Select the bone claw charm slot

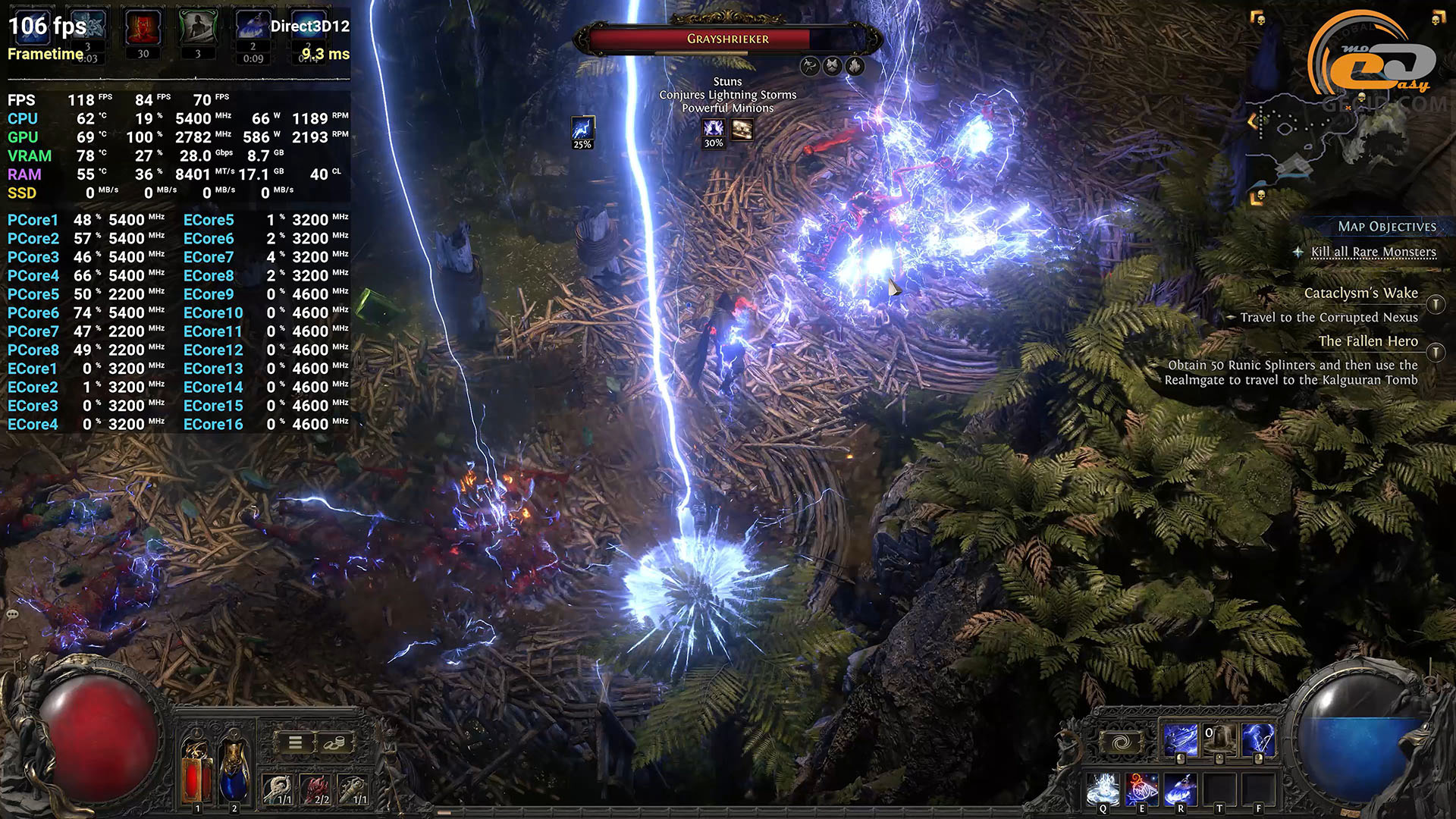pos(278,790)
